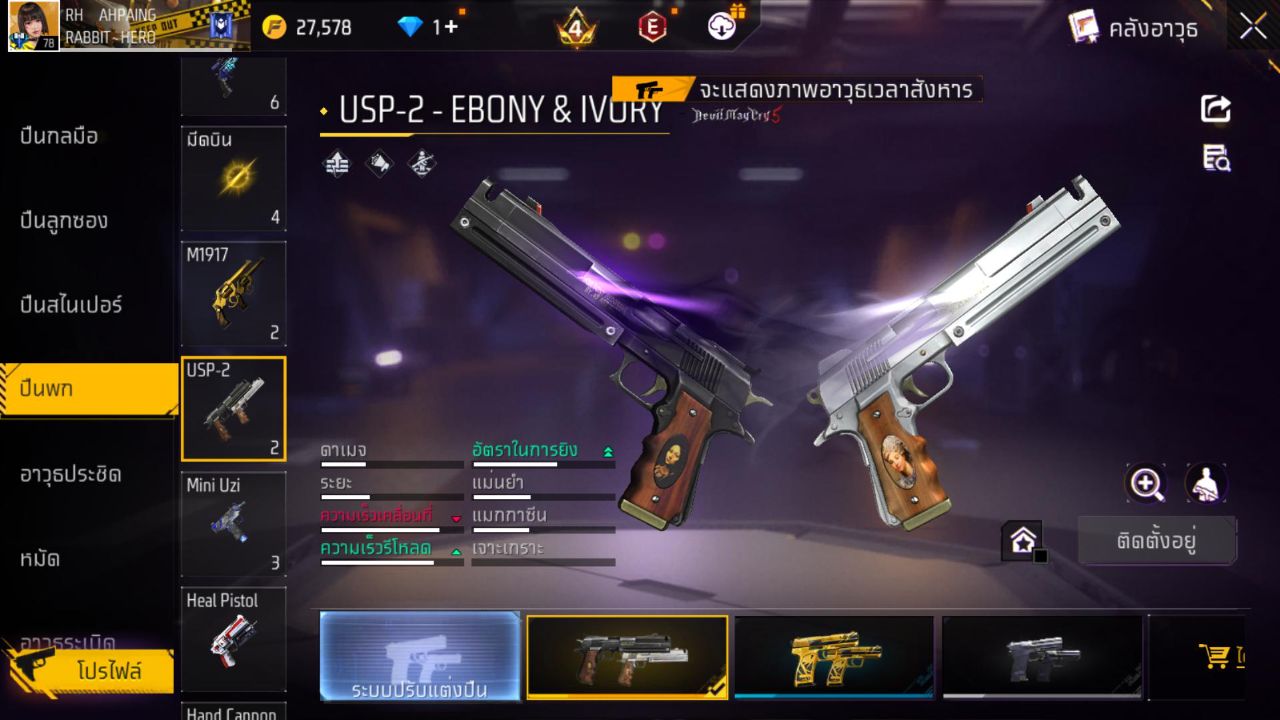This screenshot has width=1280, height=720.
Task: Click the ติดตั้งอยู่ equipped button
Action: pyautogui.click(x=1157, y=540)
